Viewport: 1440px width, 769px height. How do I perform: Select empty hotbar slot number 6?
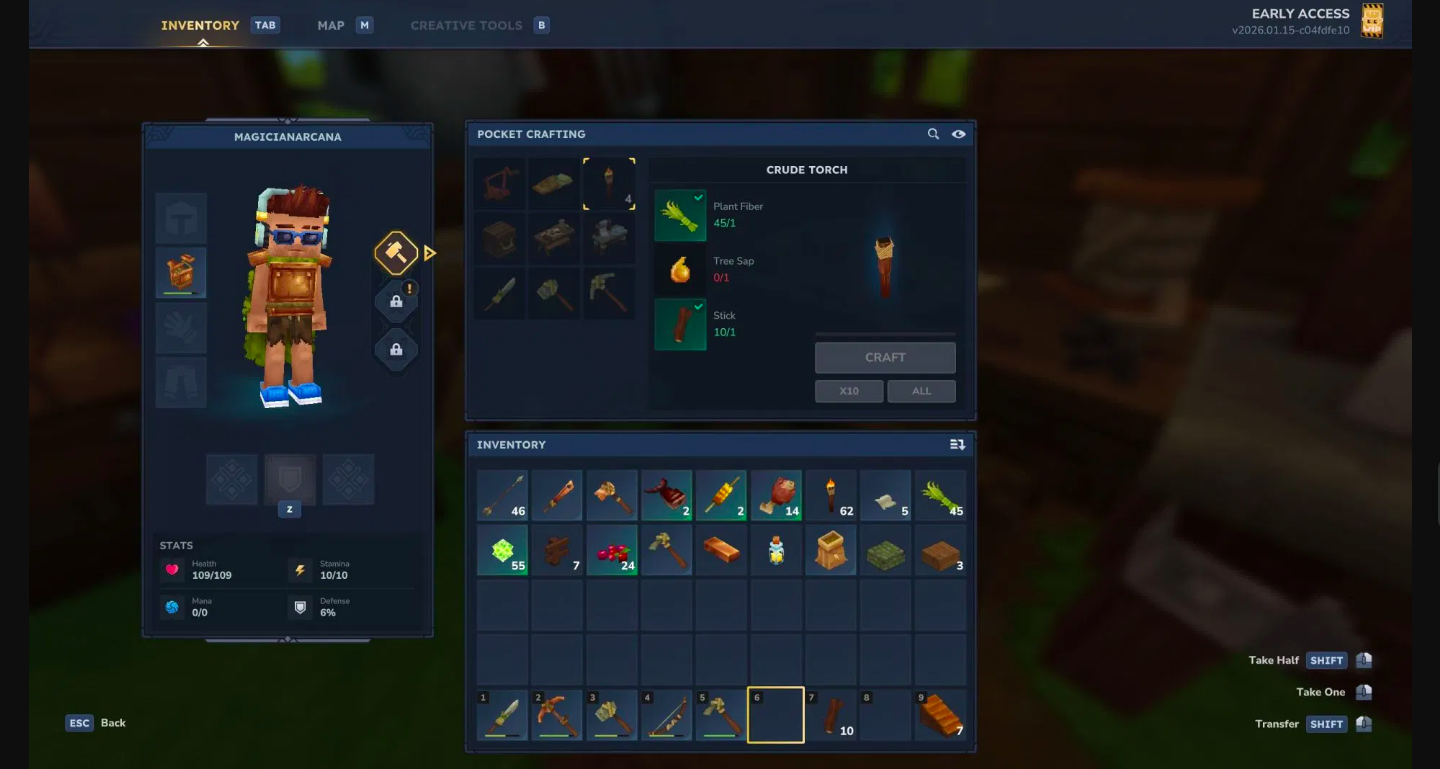776,714
